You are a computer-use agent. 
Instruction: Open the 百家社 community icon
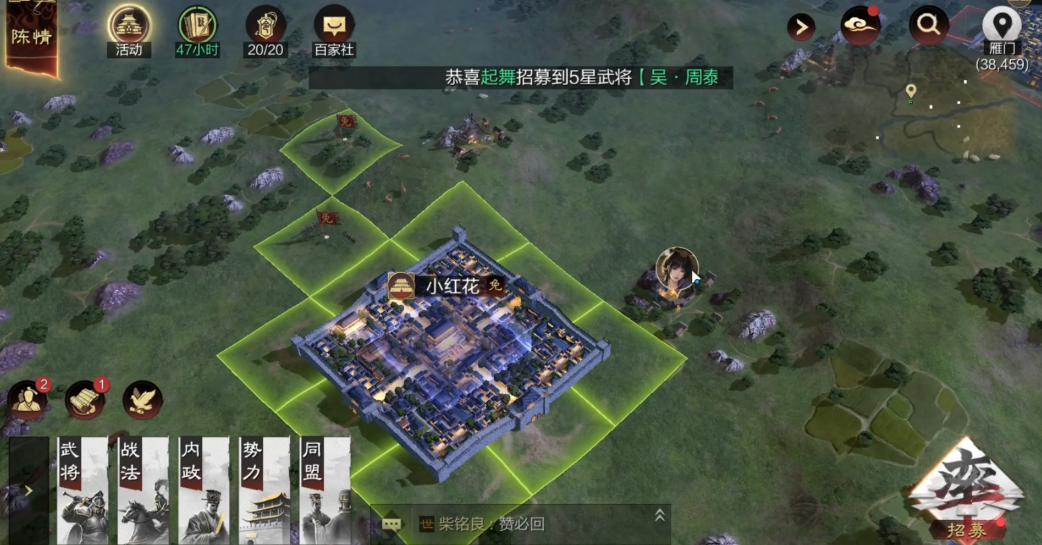pyautogui.click(x=334, y=26)
